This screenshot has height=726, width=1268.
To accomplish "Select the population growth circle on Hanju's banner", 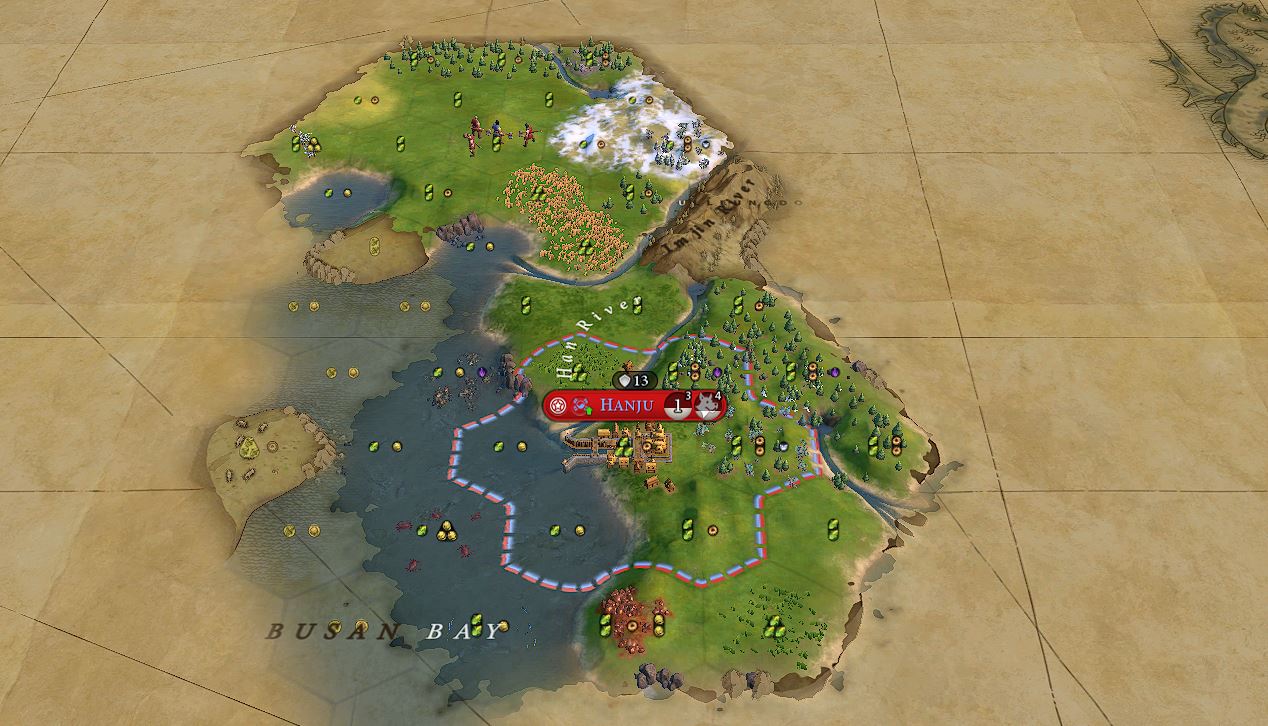I will tap(677, 406).
